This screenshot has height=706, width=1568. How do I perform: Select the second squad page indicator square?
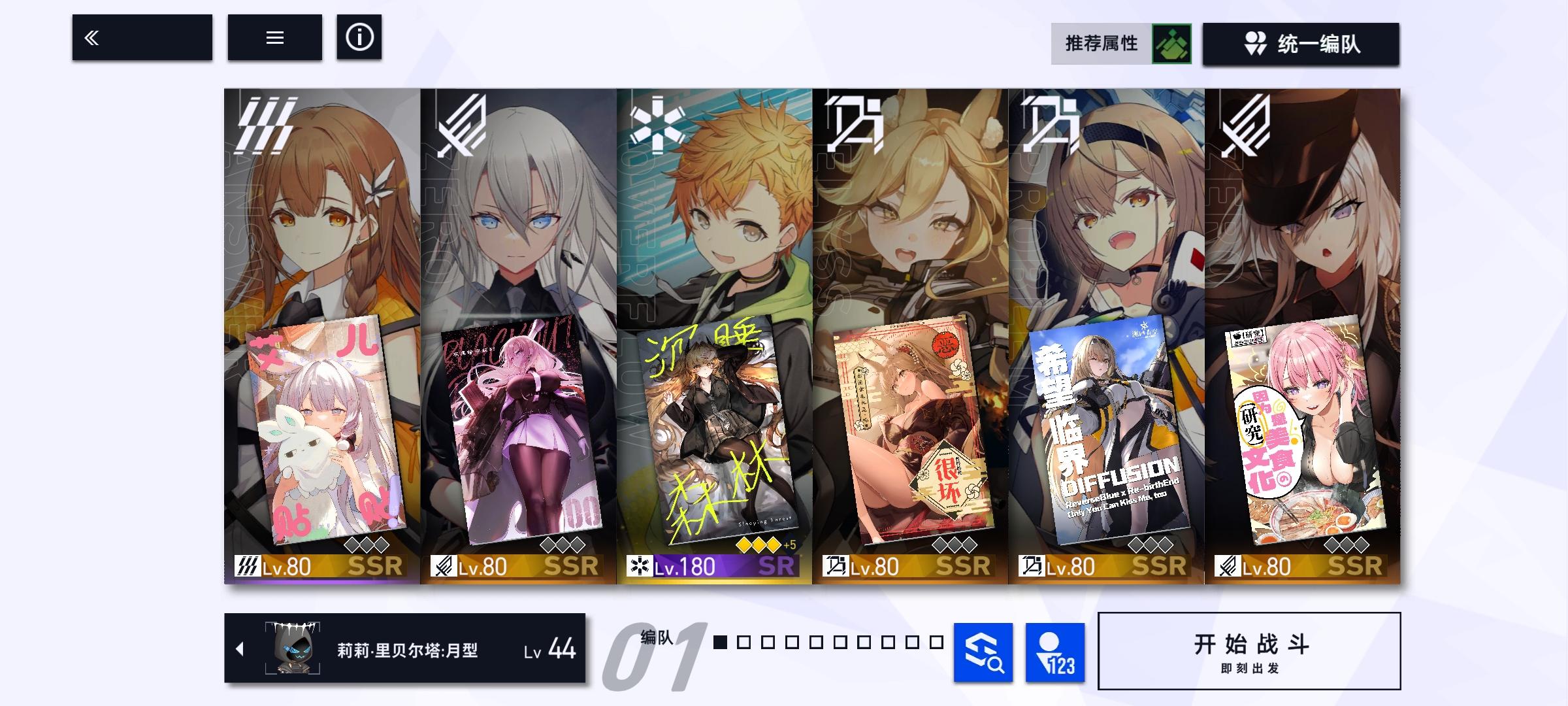tap(745, 642)
